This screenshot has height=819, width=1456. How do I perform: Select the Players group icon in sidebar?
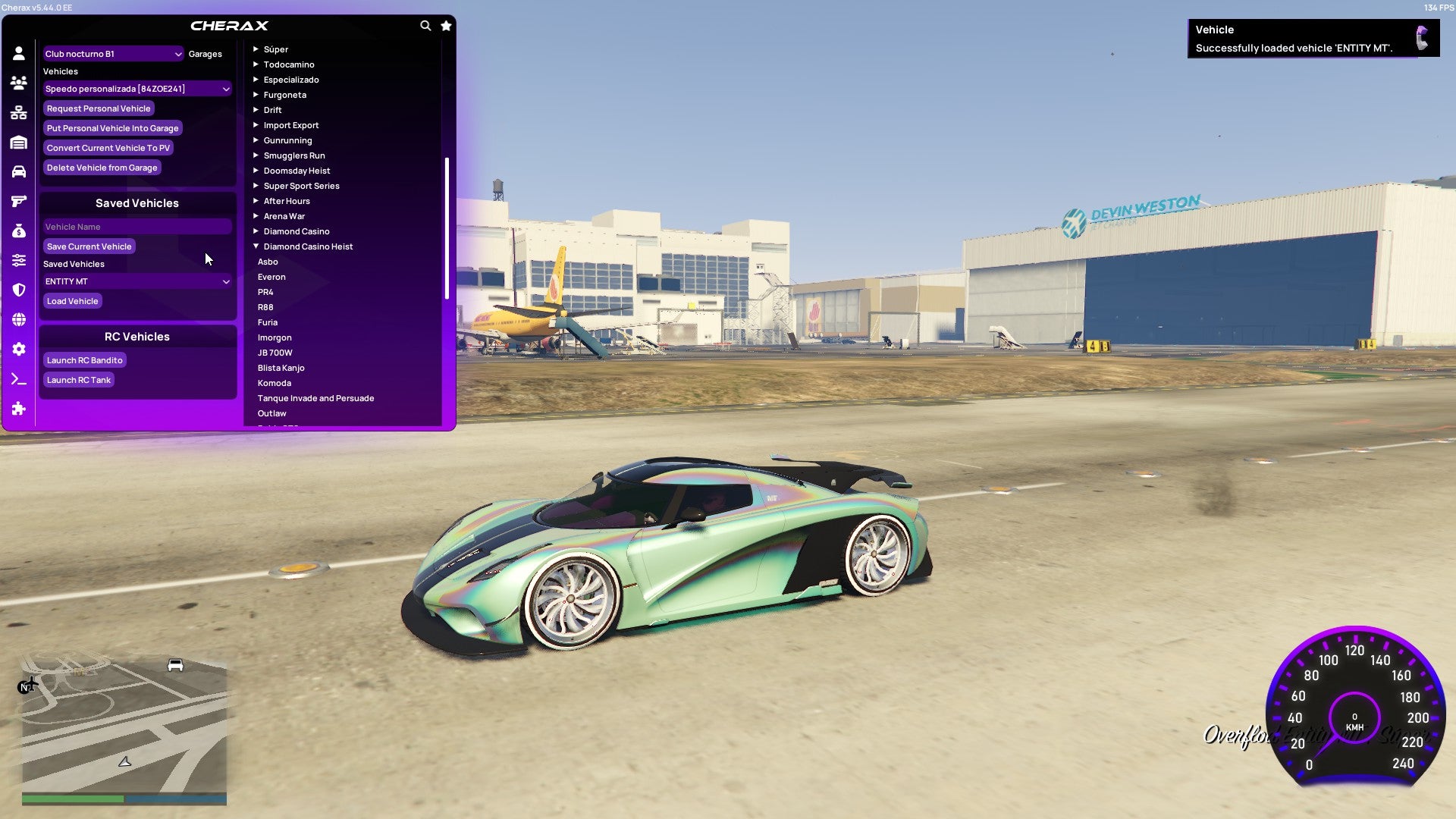19,82
